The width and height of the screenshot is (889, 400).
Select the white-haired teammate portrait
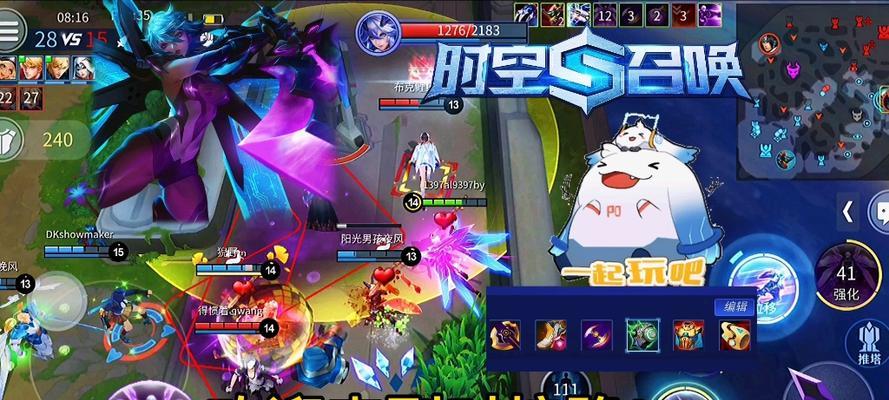pos(82,69)
